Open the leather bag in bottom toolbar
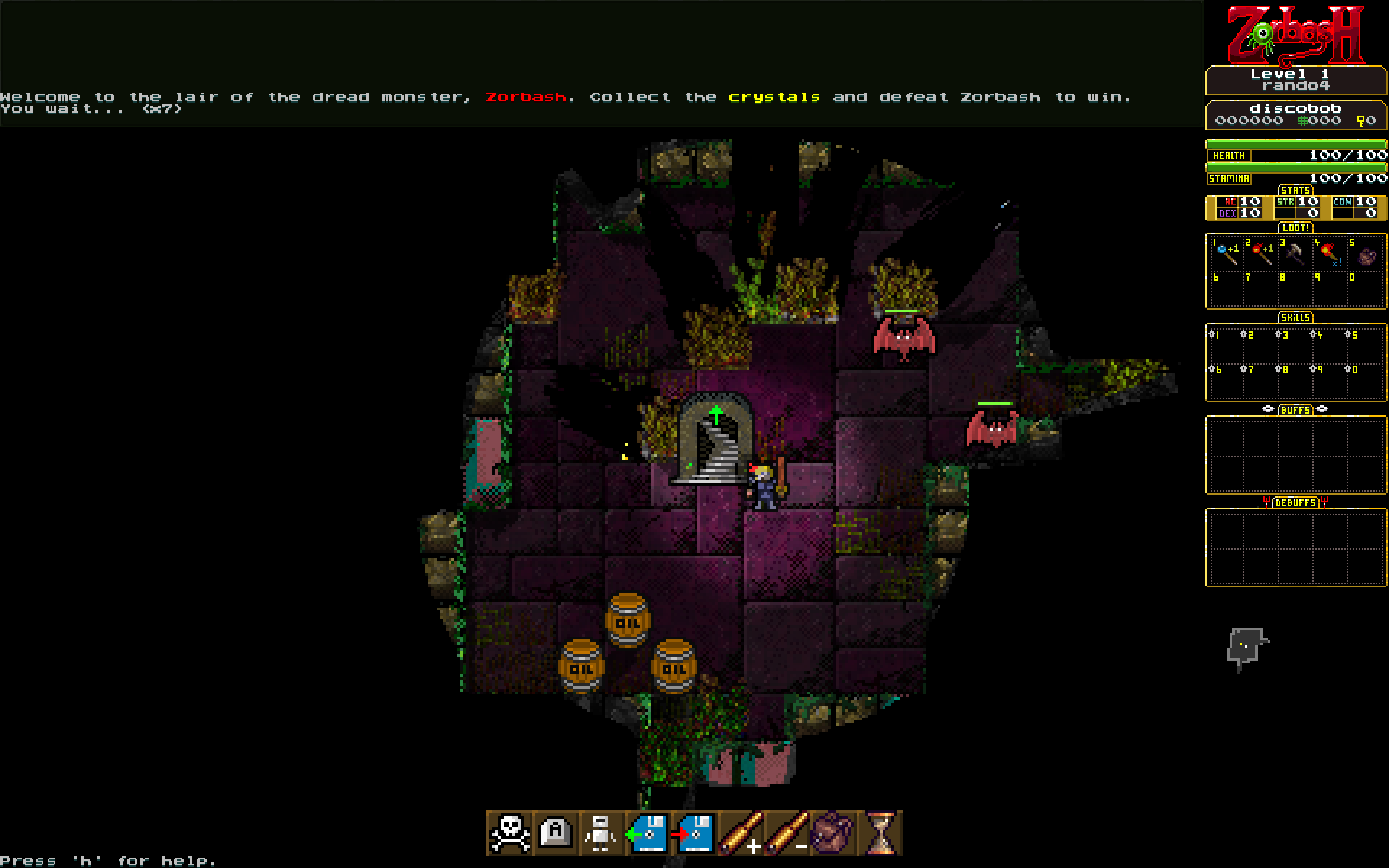The height and width of the screenshot is (868, 1389). pos(833,833)
